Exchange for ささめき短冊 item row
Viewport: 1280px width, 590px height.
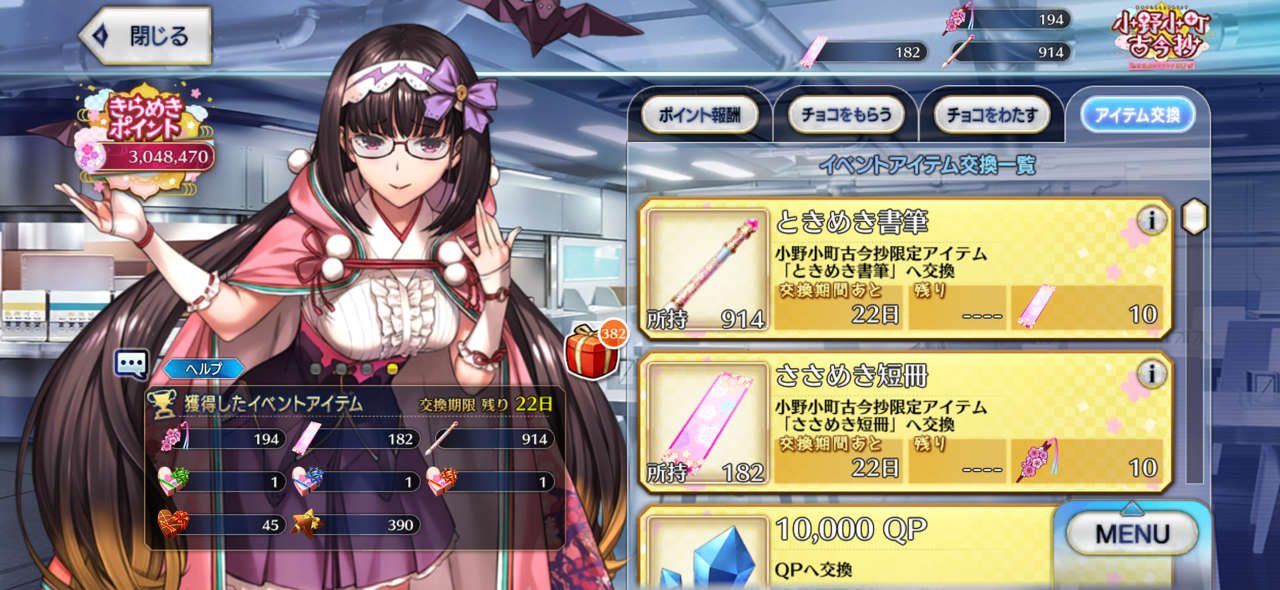click(x=905, y=422)
